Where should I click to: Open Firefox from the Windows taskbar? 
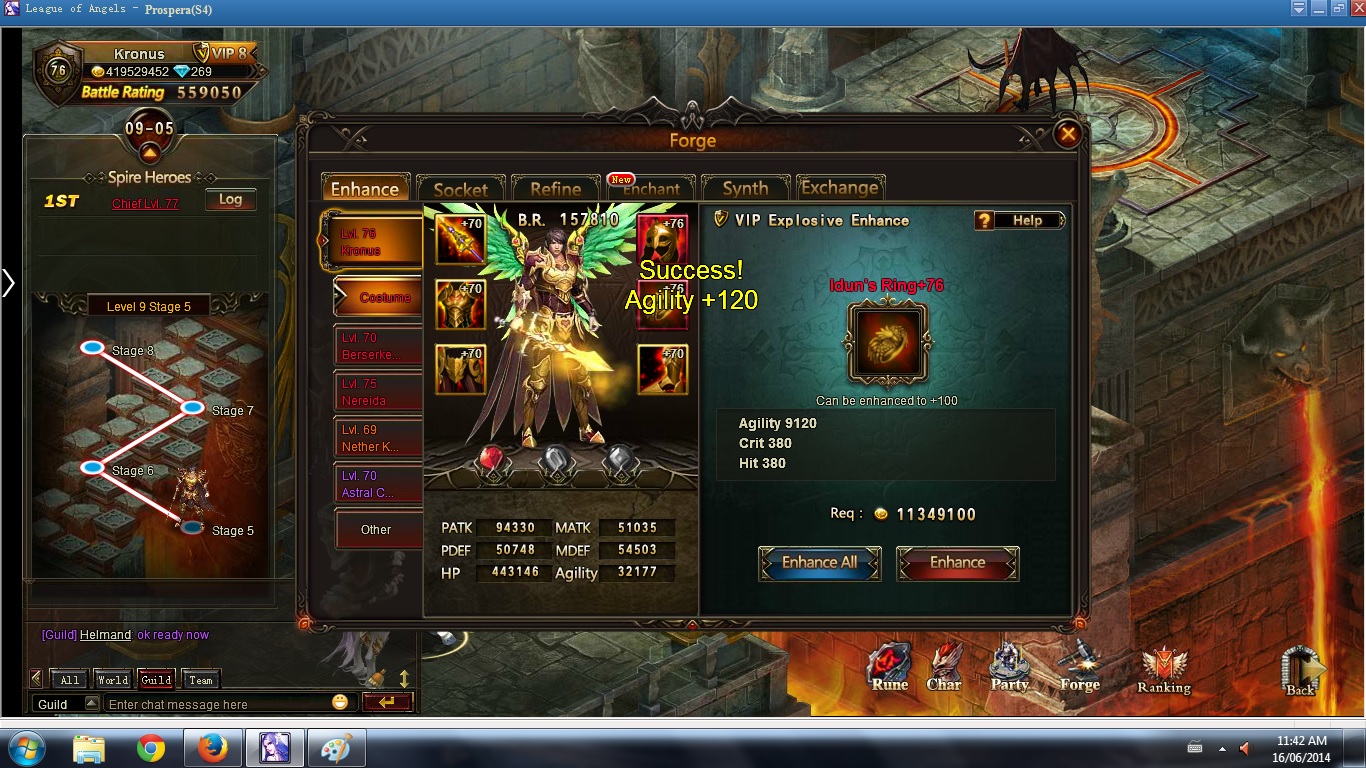(x=212, y=748)
